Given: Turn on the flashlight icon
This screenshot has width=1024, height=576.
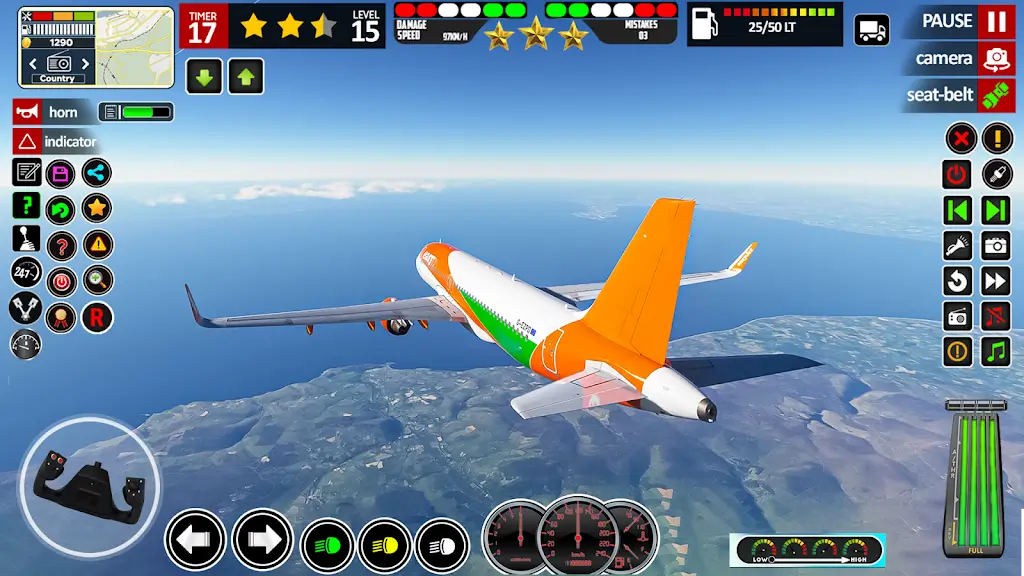Looking at the screenshot, I should click(958, 245).
